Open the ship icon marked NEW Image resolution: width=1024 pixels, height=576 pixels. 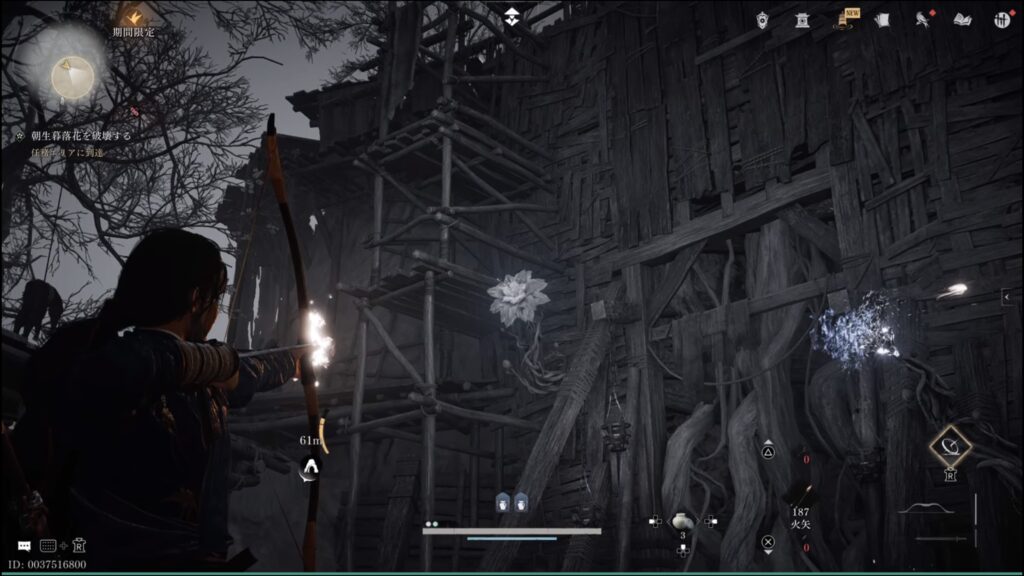point(845,20)
